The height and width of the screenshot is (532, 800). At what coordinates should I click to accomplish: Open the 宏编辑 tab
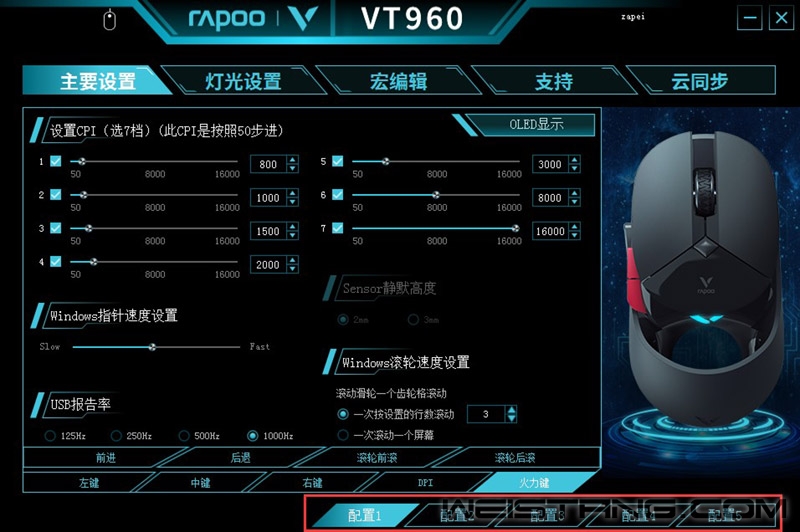point(398,82)
